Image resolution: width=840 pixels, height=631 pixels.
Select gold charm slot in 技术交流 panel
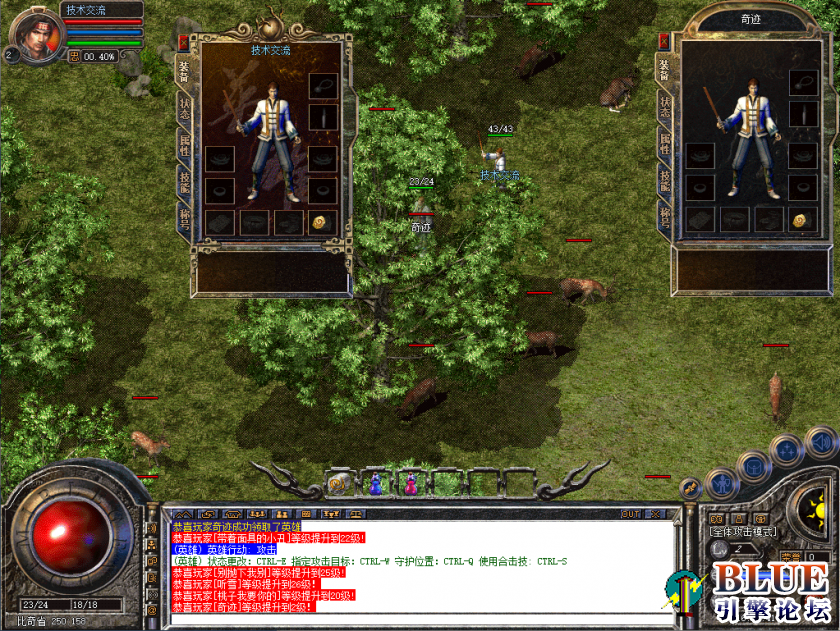point(321,222)
